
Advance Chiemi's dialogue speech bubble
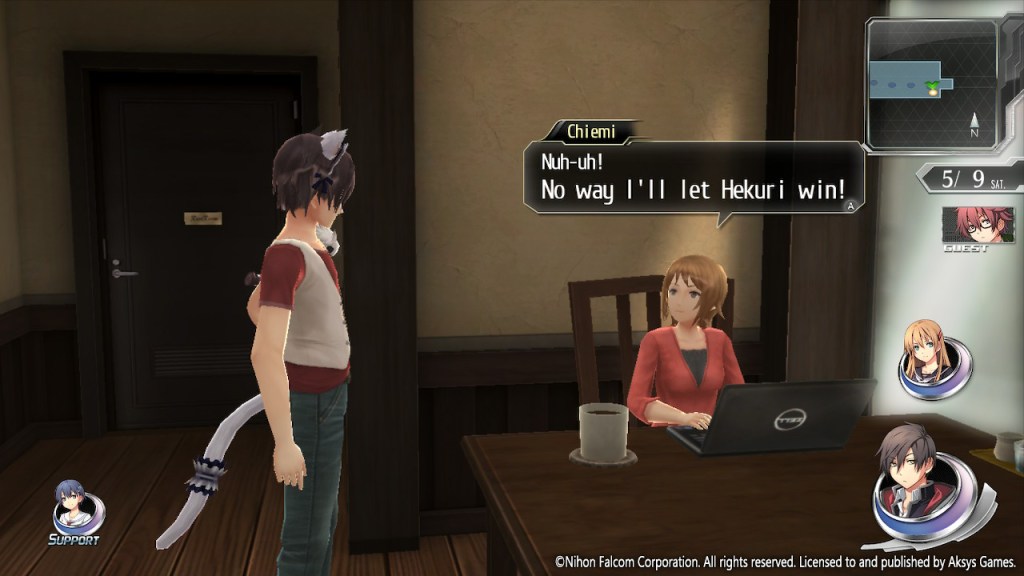(x=694, y=177)
